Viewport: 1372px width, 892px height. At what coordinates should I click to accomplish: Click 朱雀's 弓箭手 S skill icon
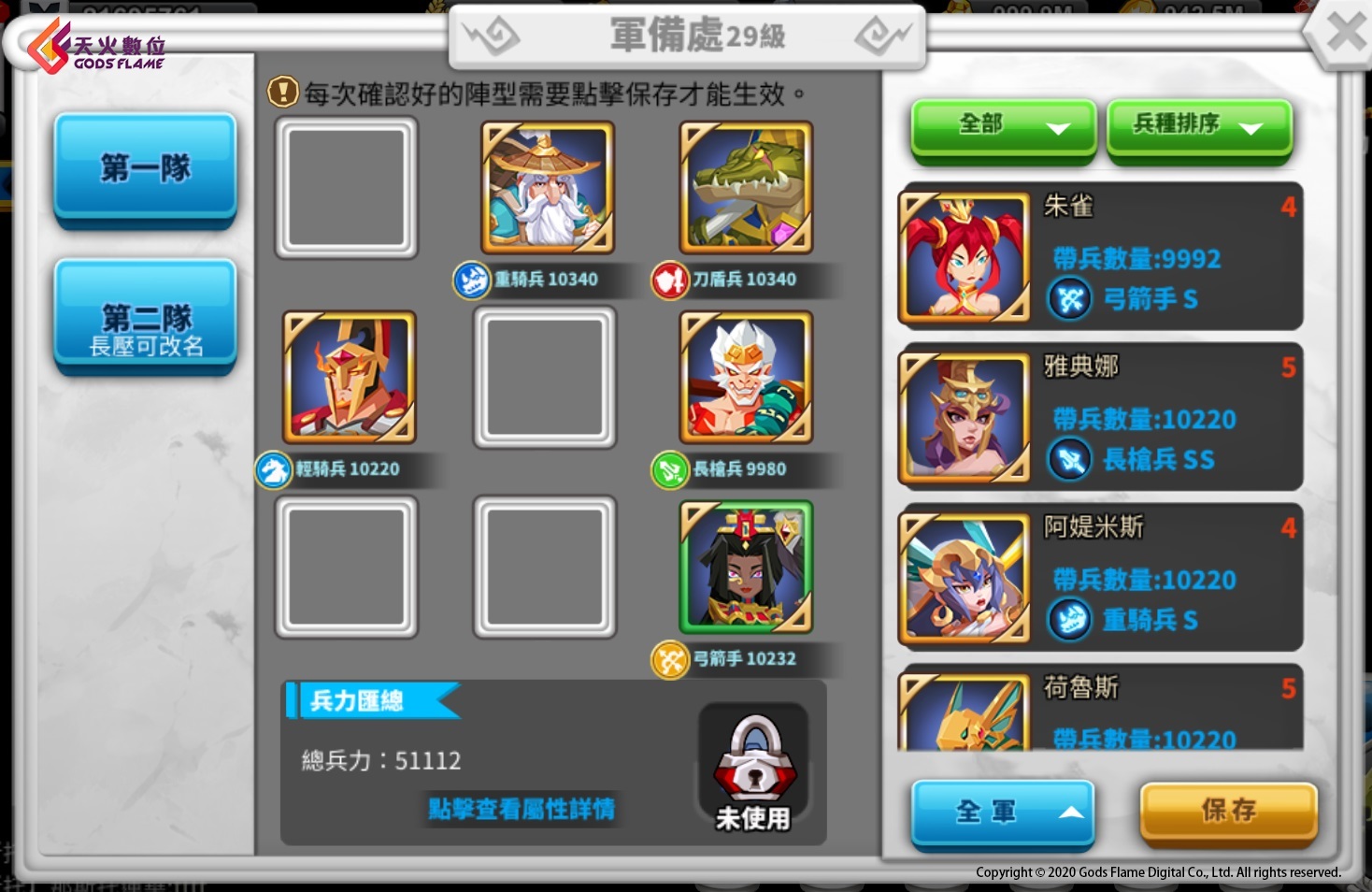pos(1071,299)
